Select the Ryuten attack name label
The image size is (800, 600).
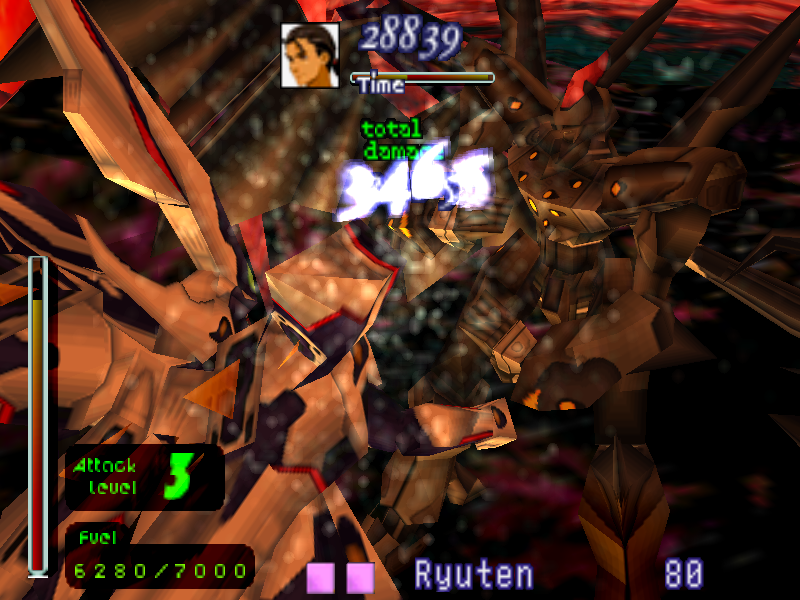tap(473, 575)
